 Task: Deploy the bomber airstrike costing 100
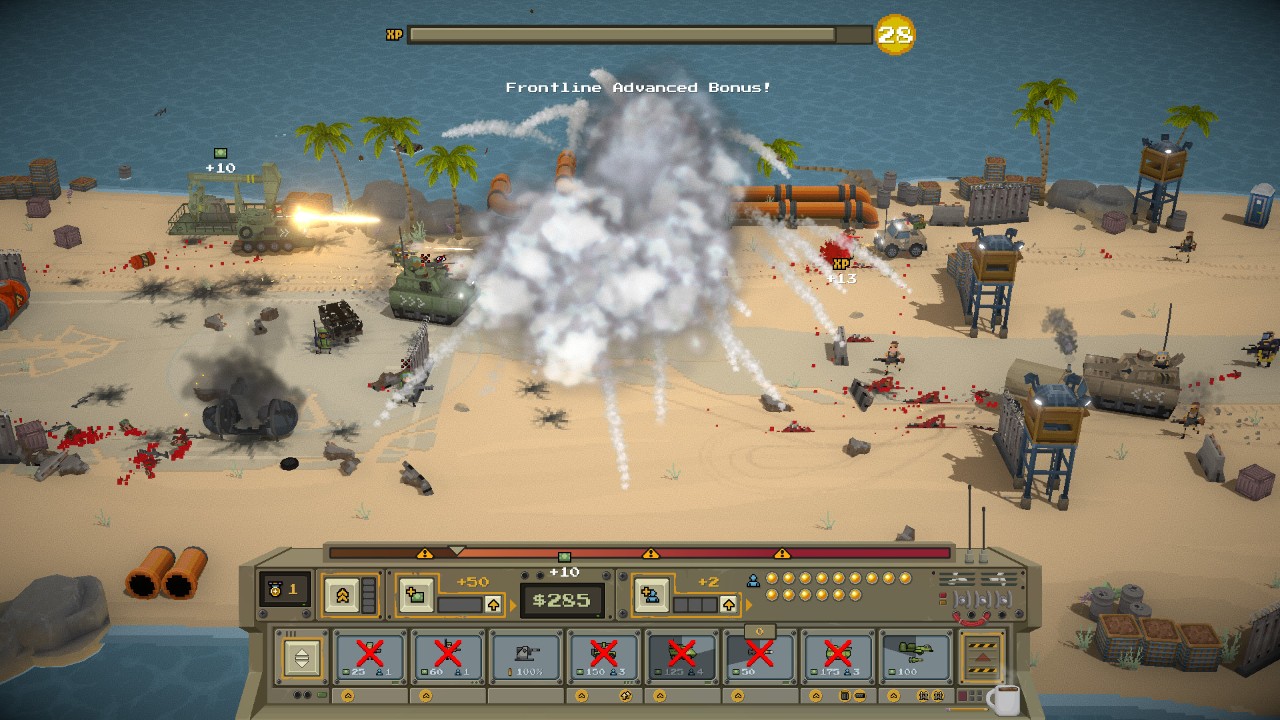coord(916,657)
